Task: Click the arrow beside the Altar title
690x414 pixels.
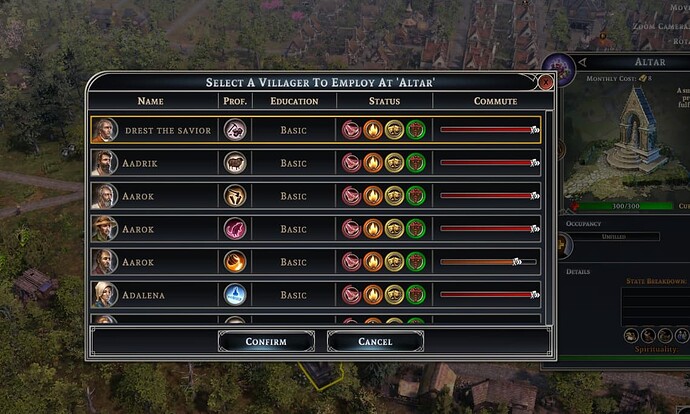Action: click(x=582, y=62)
